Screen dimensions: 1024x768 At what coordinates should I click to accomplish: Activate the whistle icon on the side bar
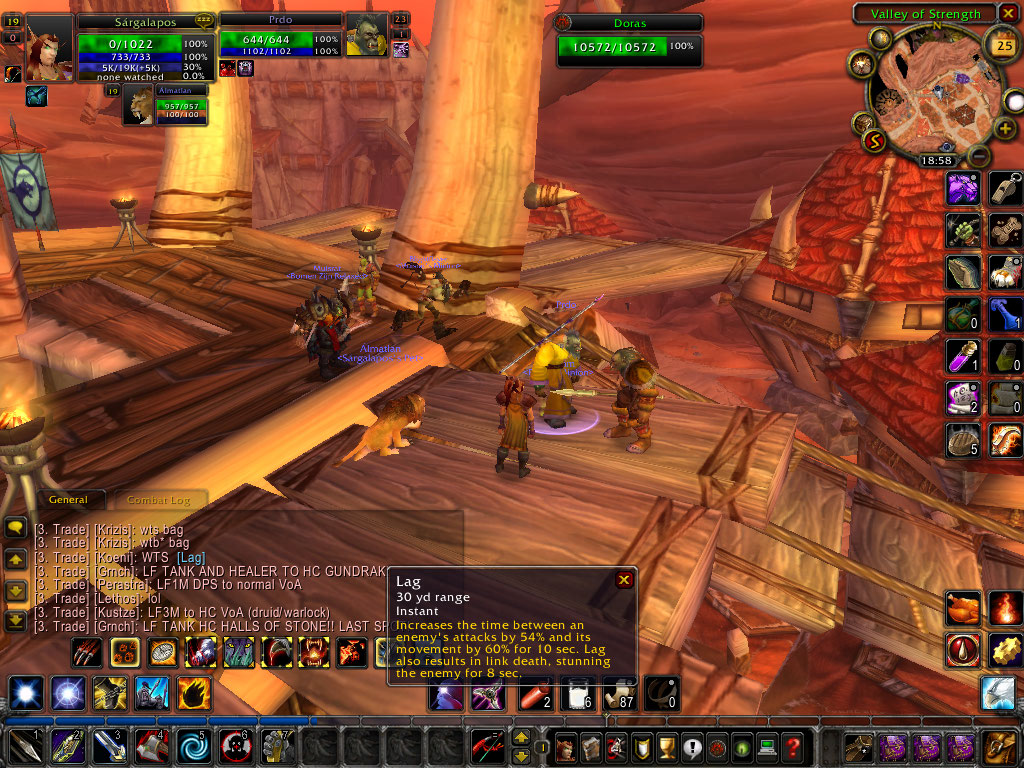click(x=1004, y=188)
